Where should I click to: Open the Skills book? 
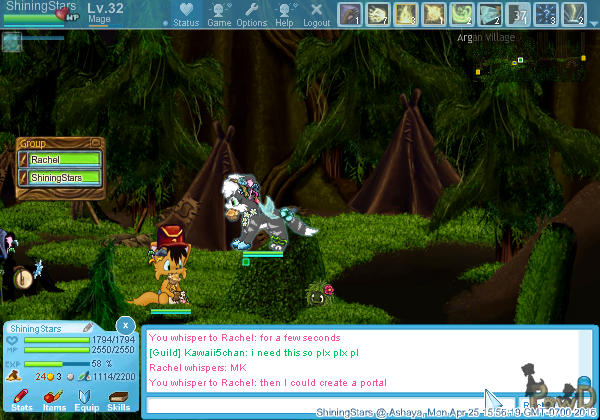119,400
